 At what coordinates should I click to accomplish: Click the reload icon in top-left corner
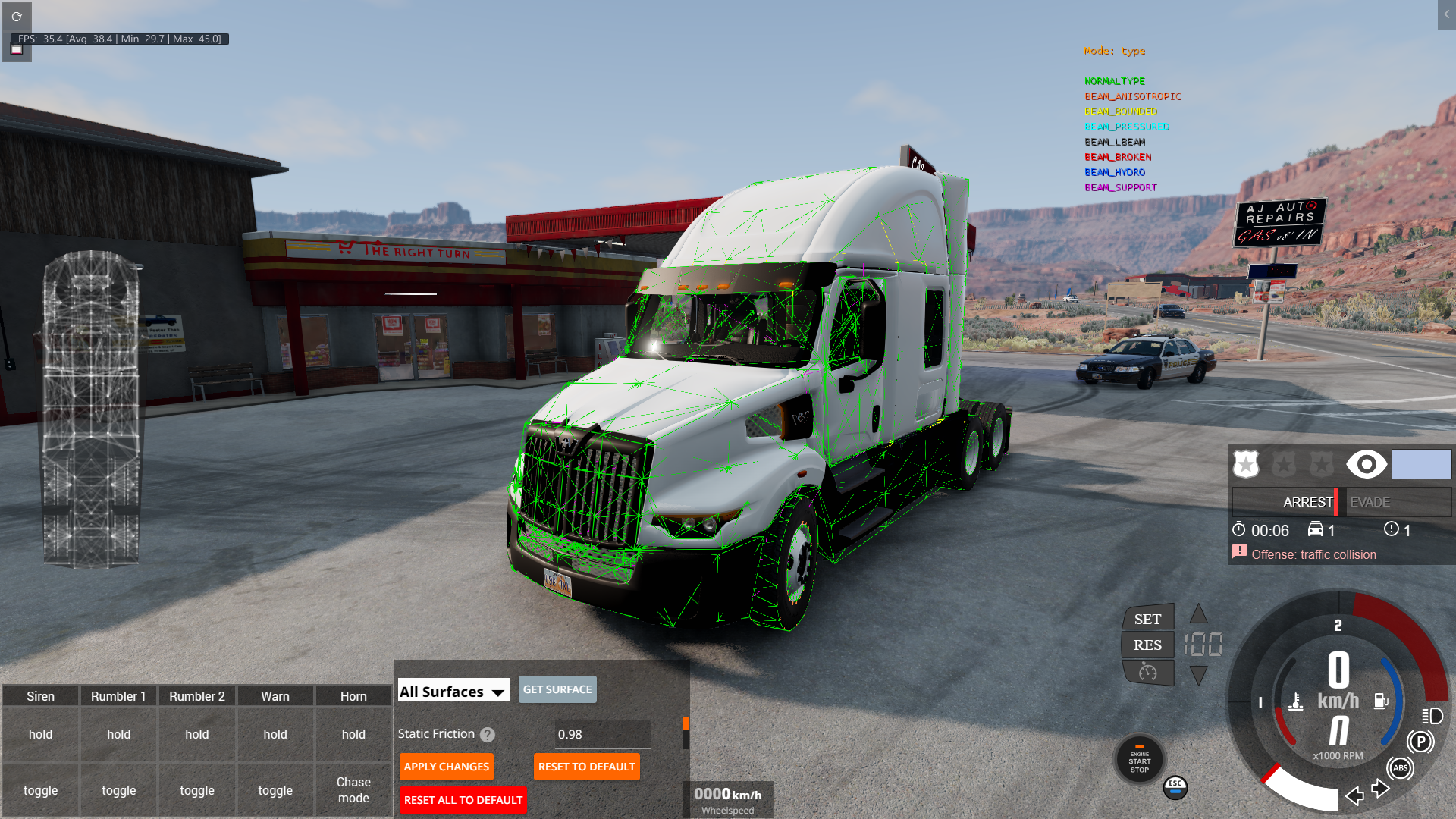pos(17,16)
